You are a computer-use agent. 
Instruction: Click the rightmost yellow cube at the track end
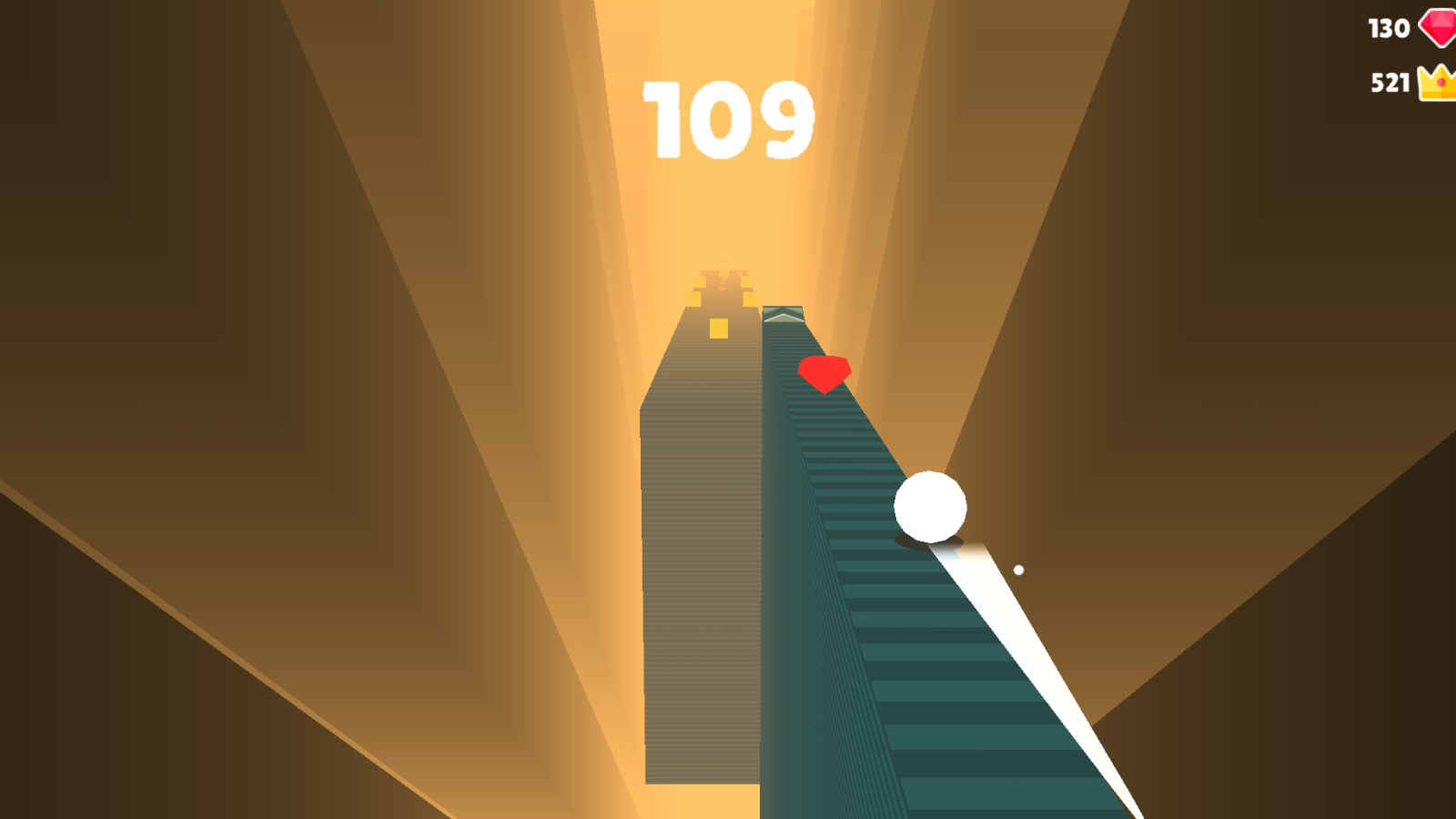point(749,298)
